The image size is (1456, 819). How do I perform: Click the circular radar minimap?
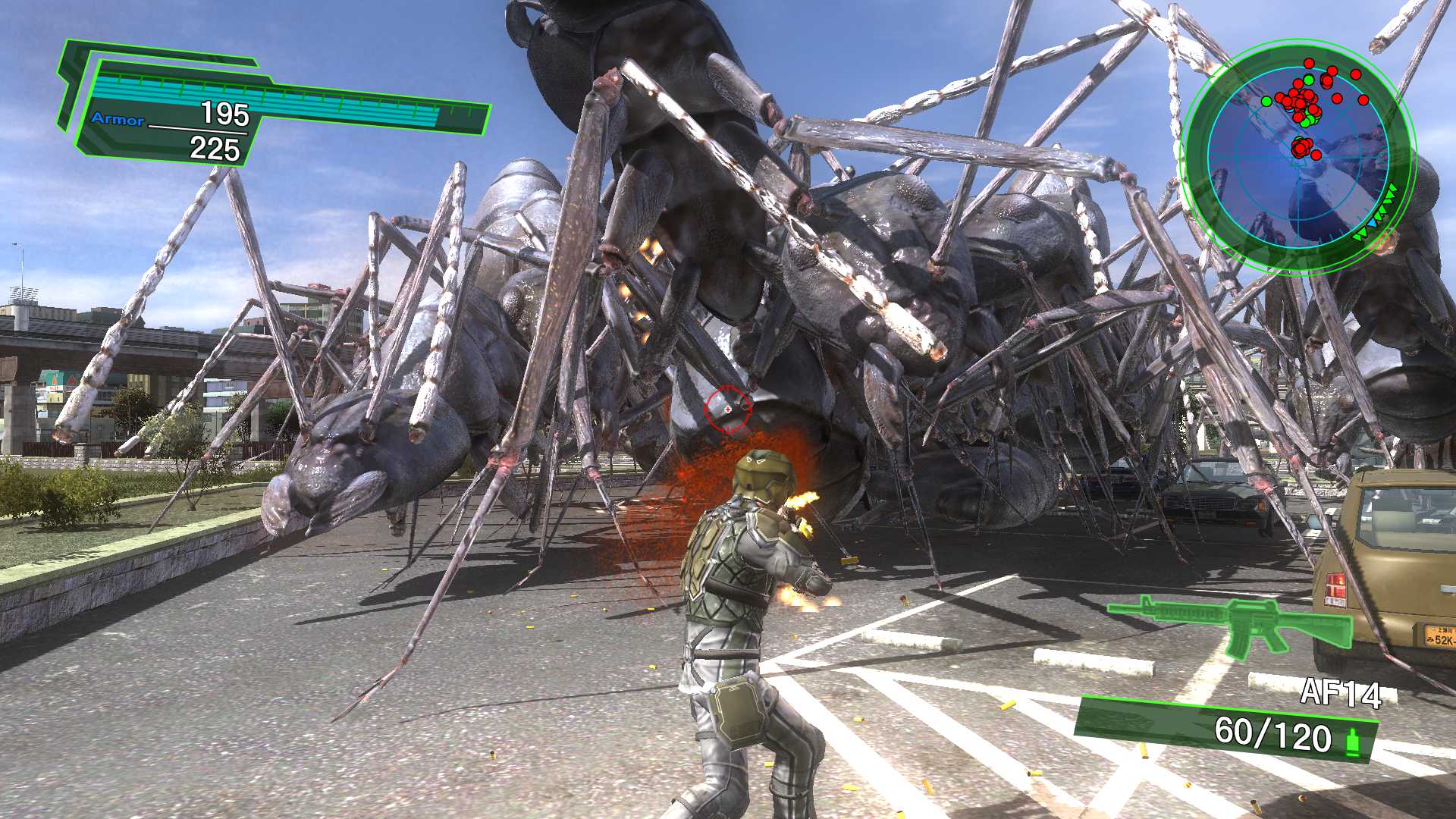[x=1298, y=157]
